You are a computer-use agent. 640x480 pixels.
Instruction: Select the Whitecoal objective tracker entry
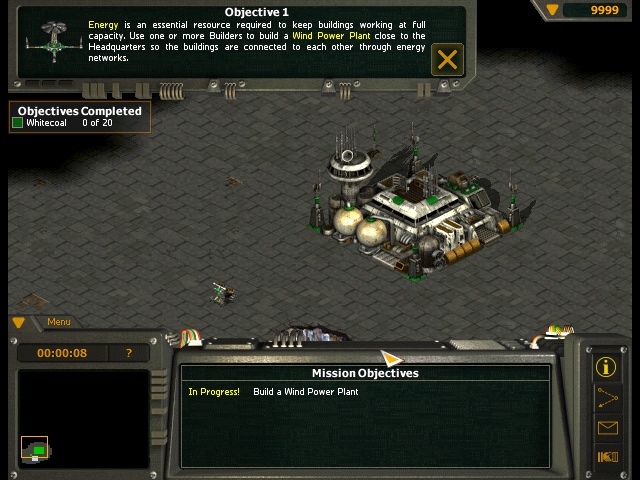click(62, 123)
